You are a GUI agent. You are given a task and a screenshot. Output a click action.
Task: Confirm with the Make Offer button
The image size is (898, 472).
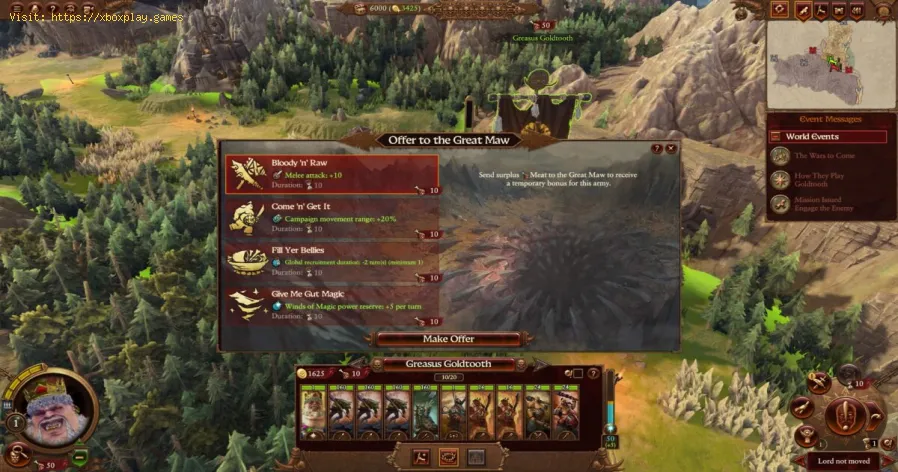[x=448, y=338]
